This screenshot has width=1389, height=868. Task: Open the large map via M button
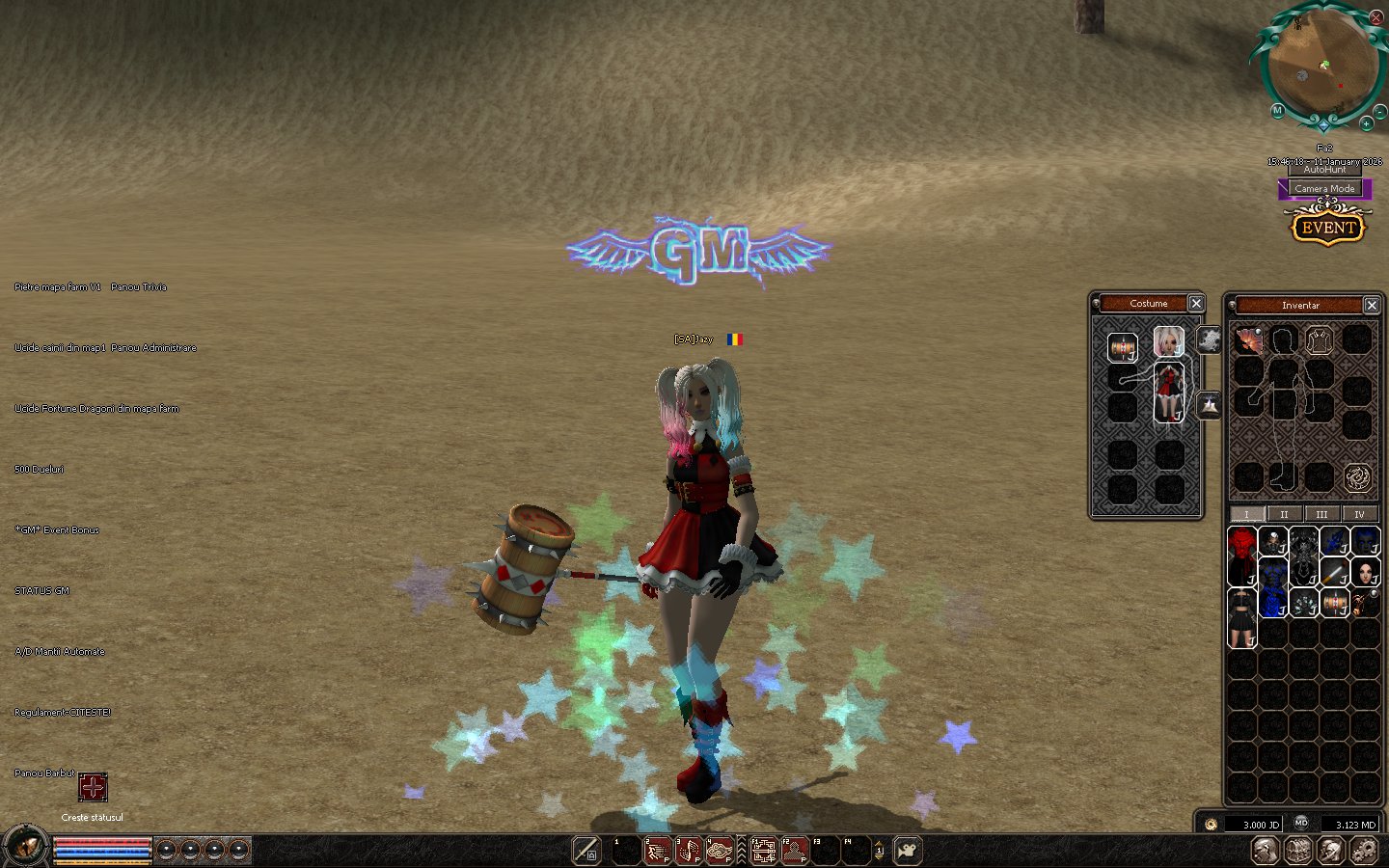pyautogui.click(x=1277, y=111)
